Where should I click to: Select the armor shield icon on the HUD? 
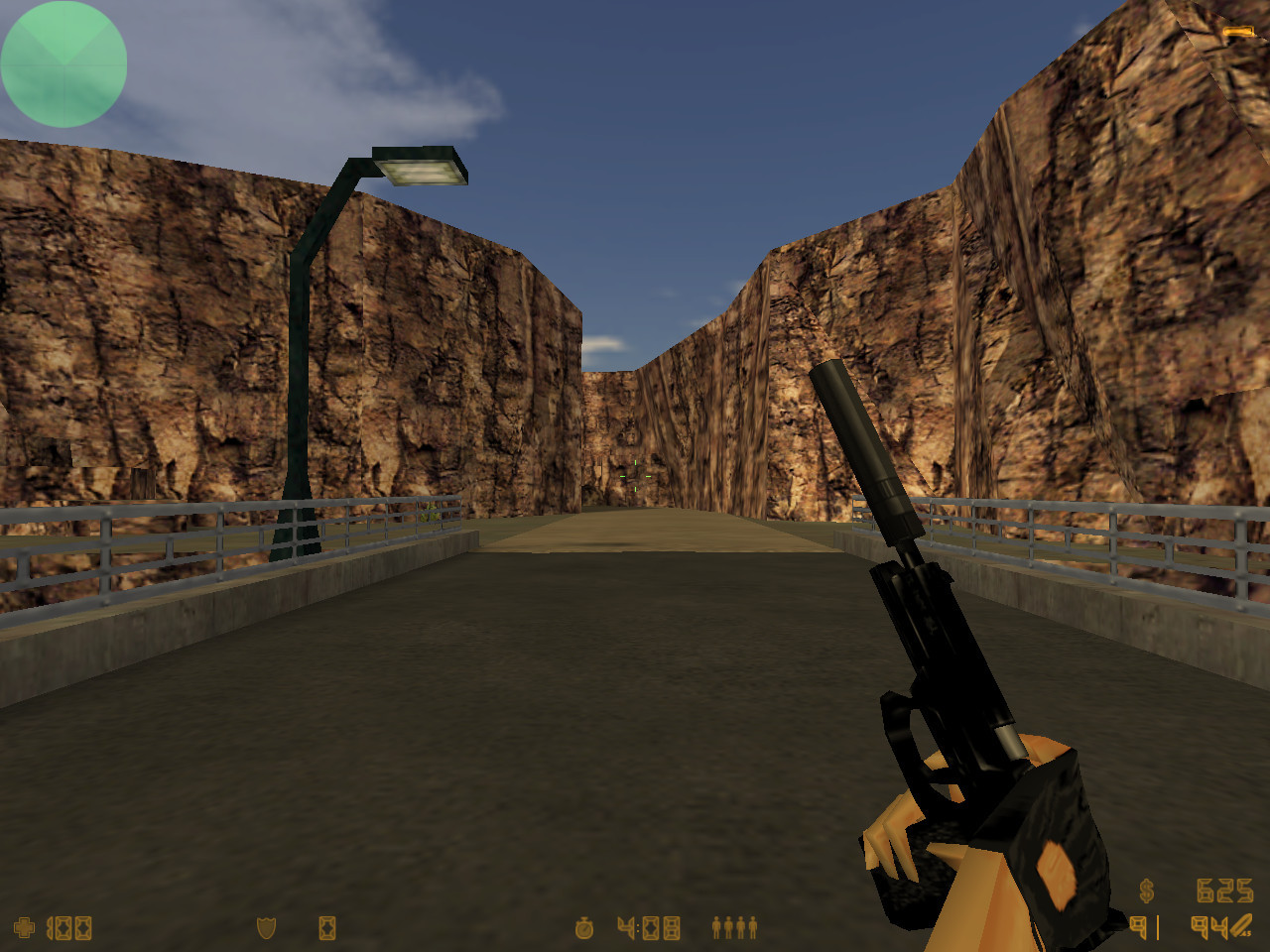pyautogui.click(x=266, y=930)
